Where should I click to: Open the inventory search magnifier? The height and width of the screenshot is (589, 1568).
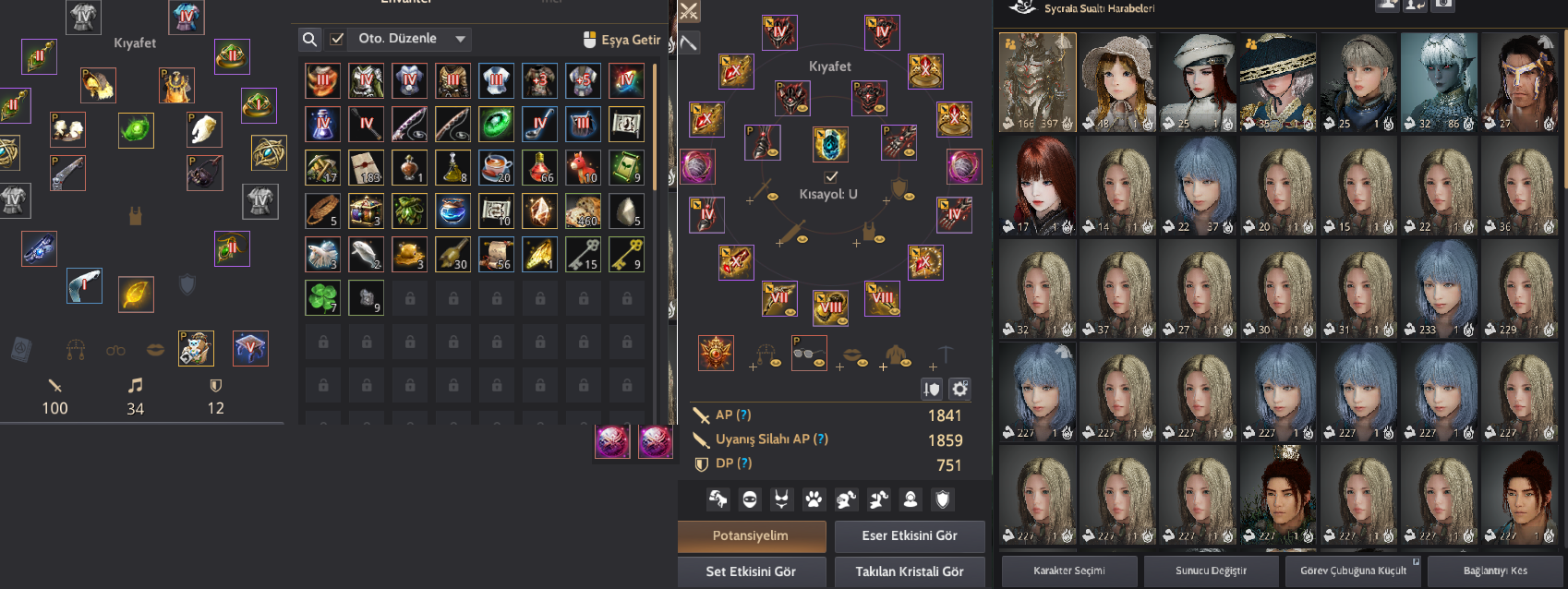click(310, 39)
